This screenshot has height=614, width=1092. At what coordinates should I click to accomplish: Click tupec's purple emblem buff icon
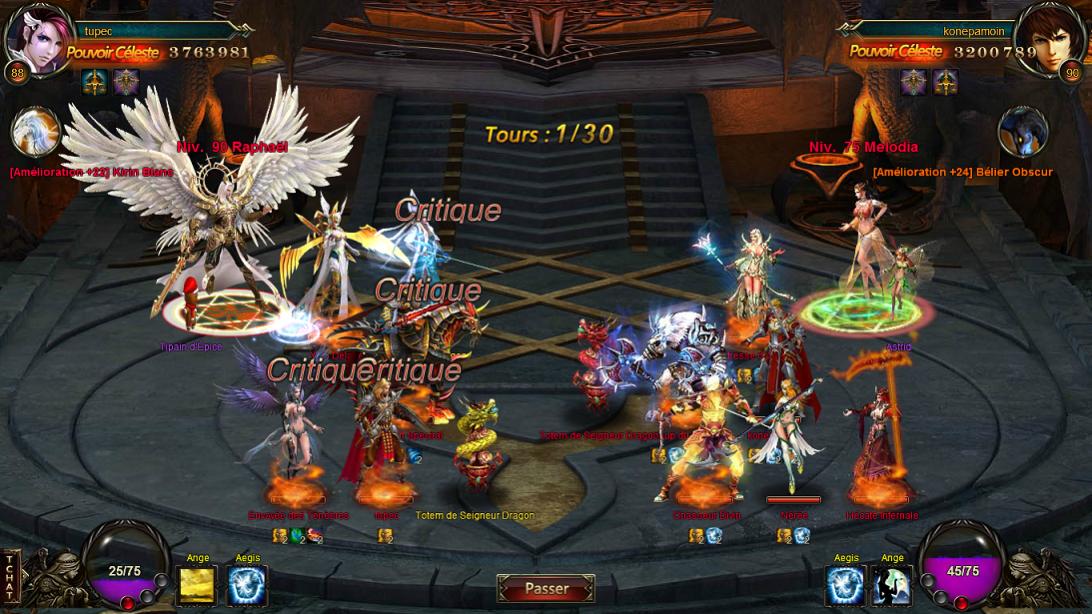[x=126, y=82]
